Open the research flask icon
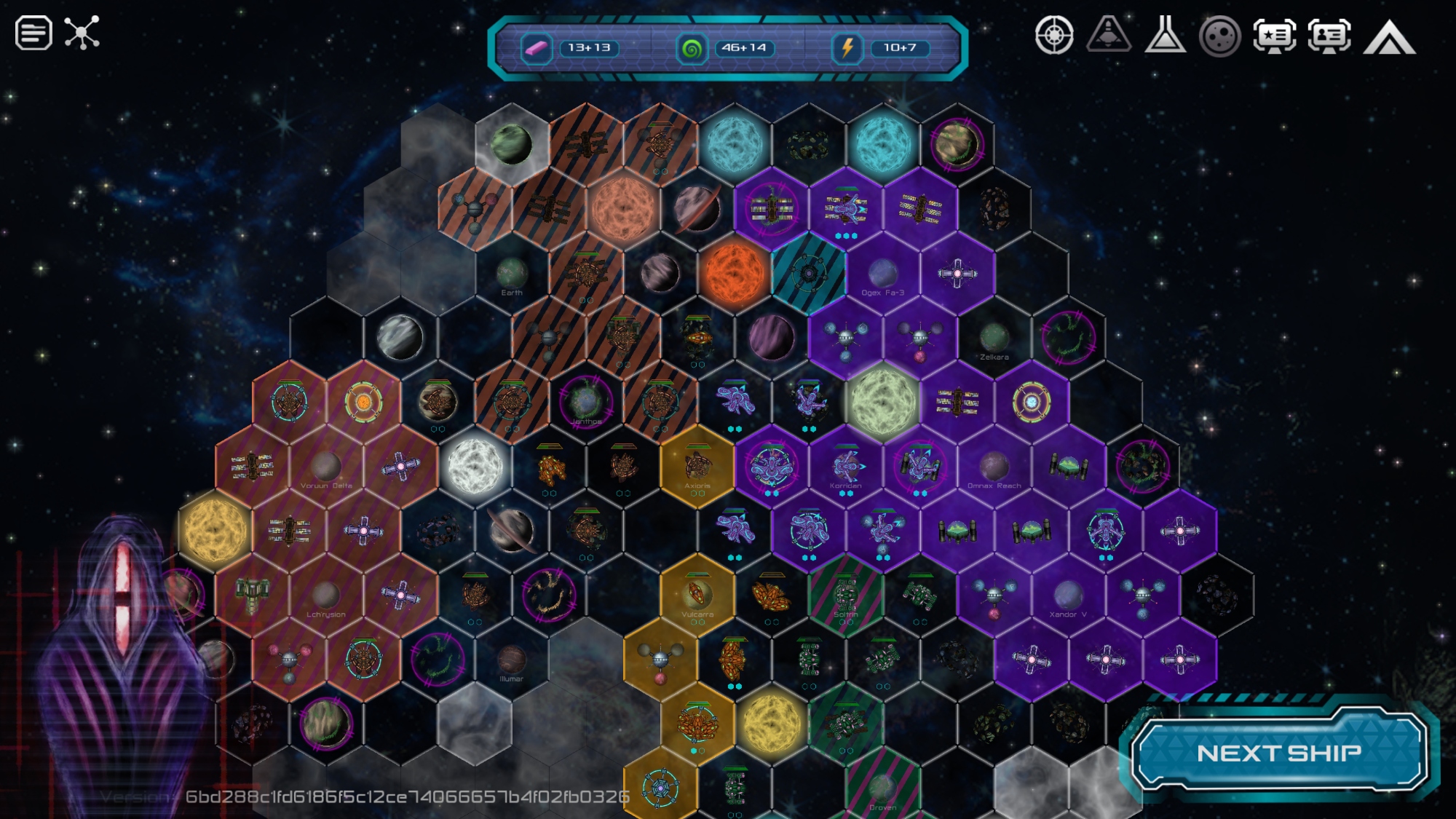1456x819 pixels. pyautogui.click(x=1165, y=34)
